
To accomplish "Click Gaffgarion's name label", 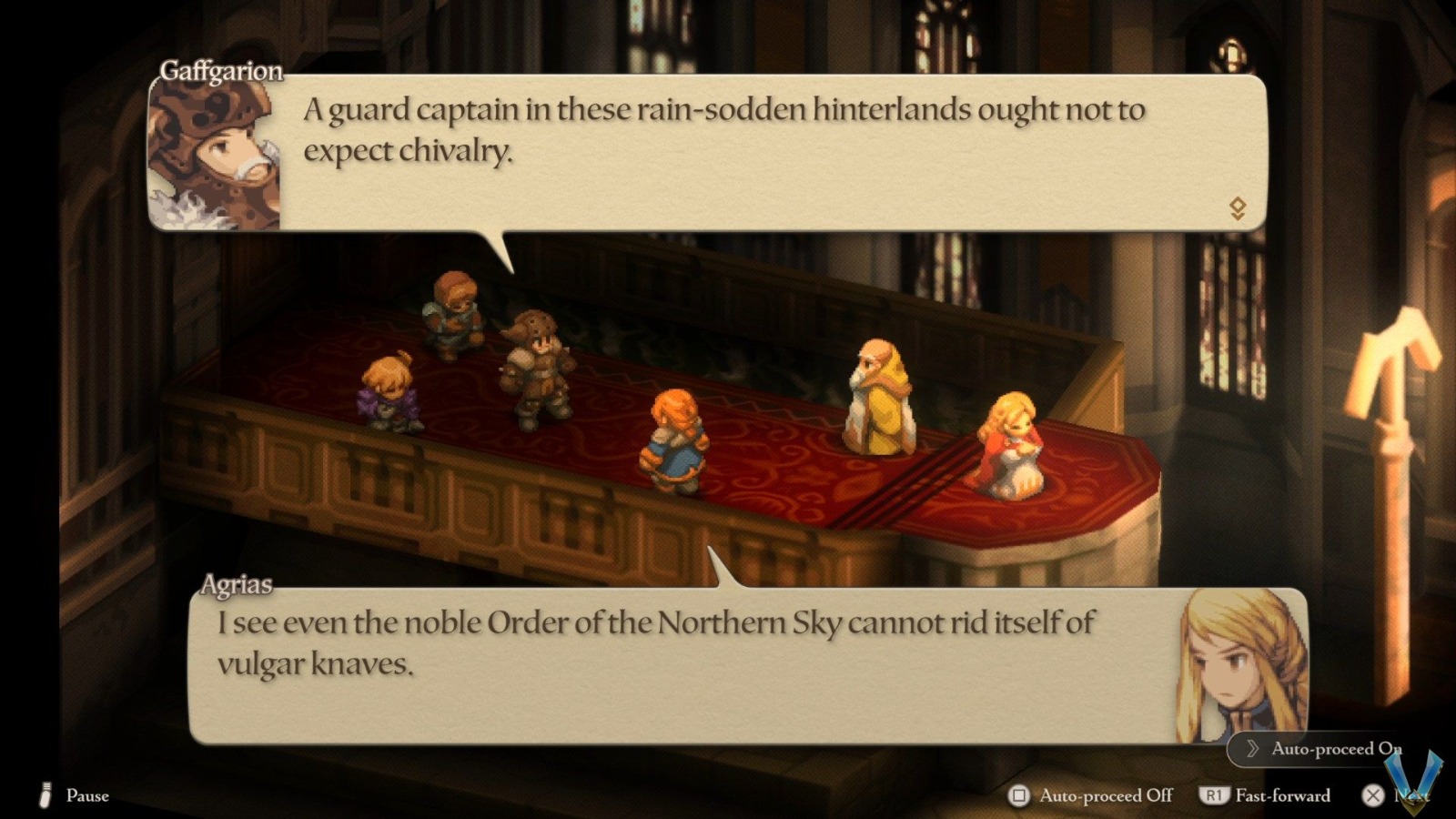I will click(221, 69).
